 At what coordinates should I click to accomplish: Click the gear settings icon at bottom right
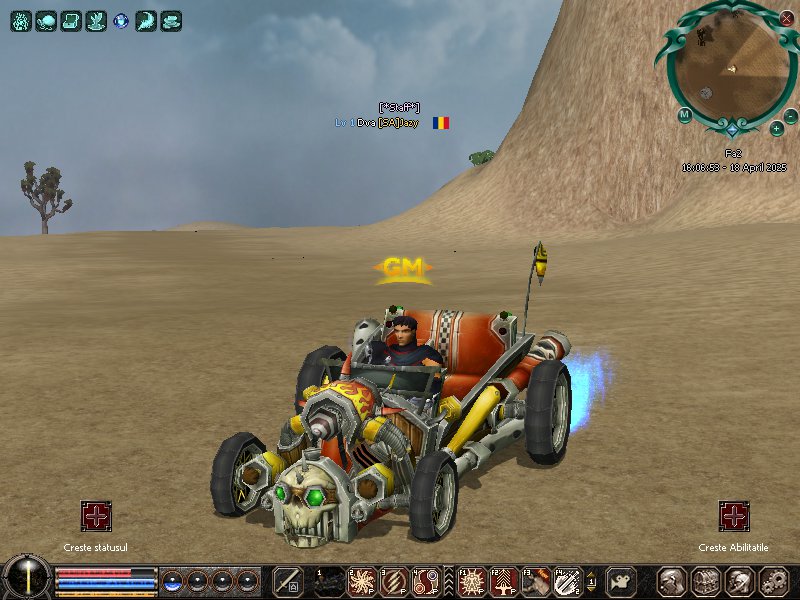772,581
